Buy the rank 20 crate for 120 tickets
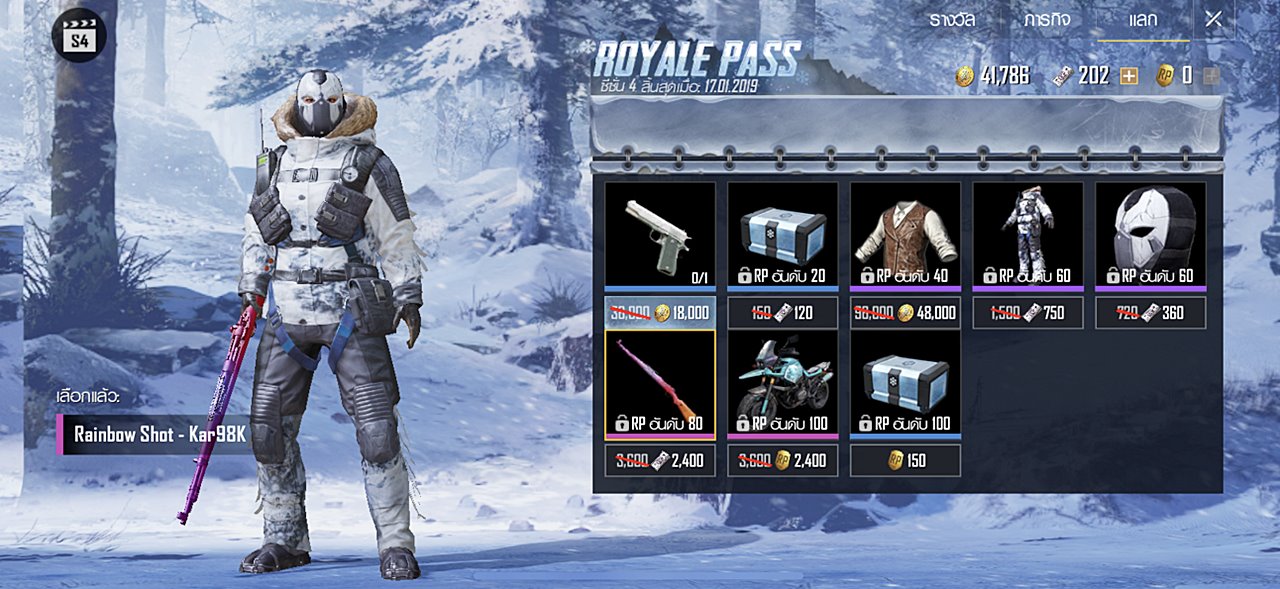1280x589 pixels. point(782,313)
